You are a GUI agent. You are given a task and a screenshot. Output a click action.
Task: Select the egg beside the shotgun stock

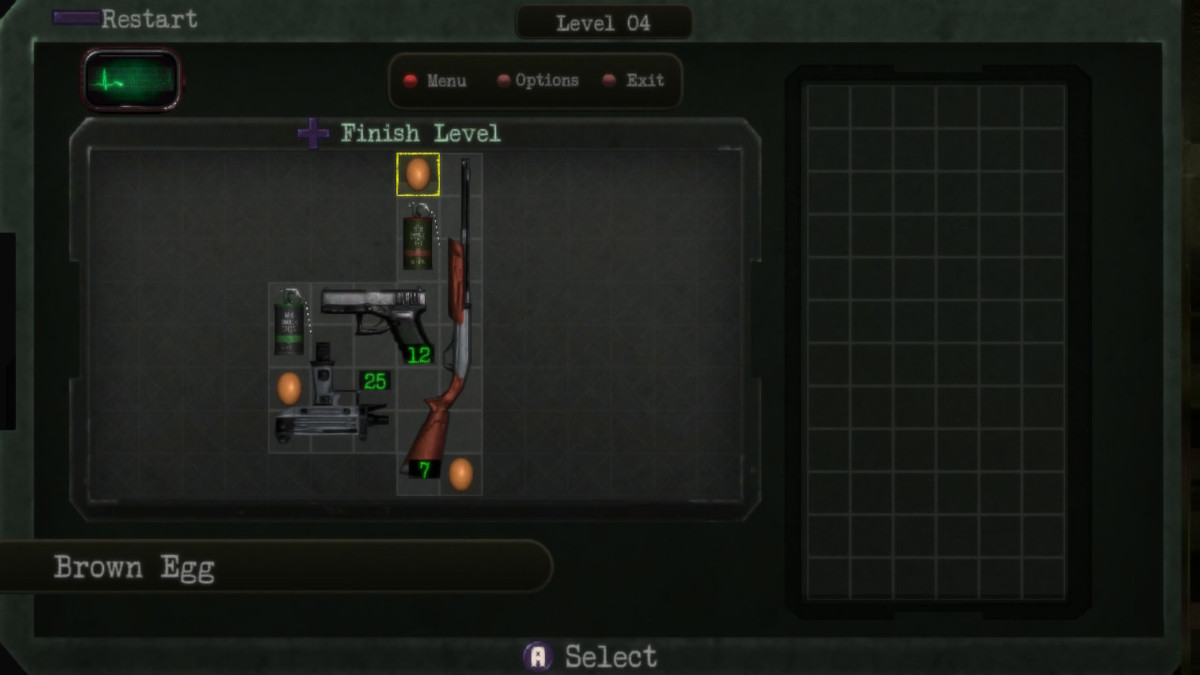pyautogui.click(x=460, y=474)
